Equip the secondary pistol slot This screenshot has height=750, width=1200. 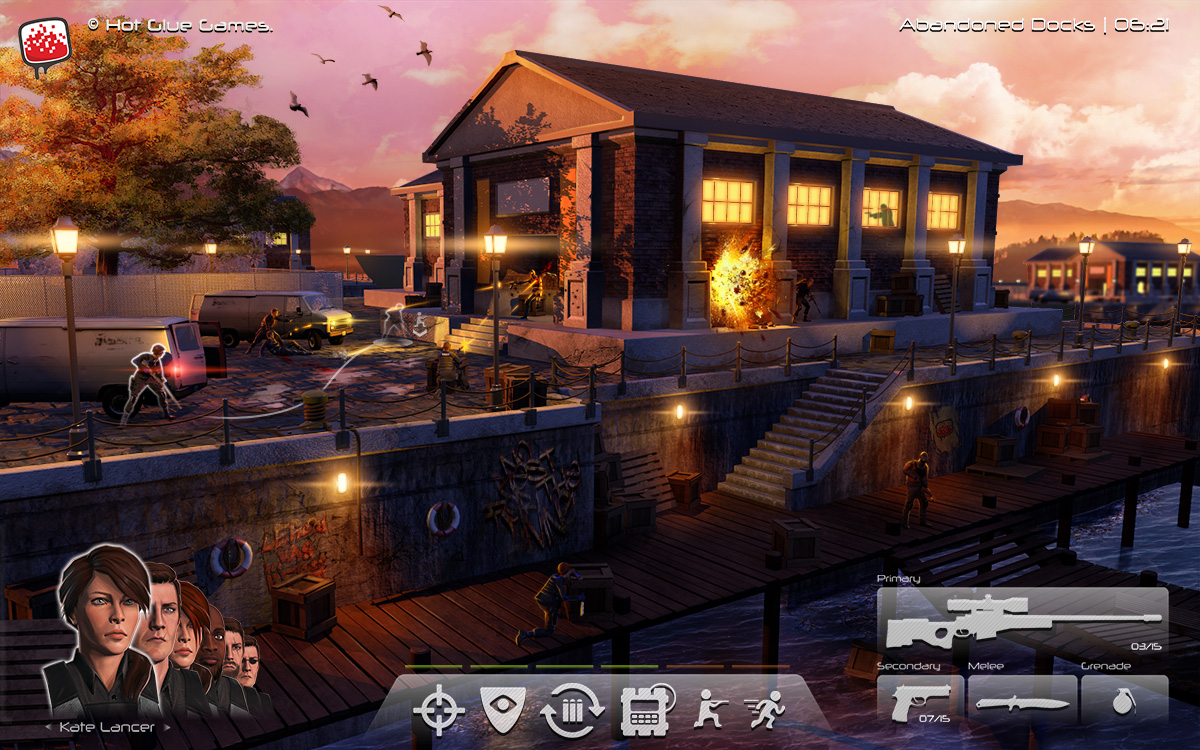point(920,699)
